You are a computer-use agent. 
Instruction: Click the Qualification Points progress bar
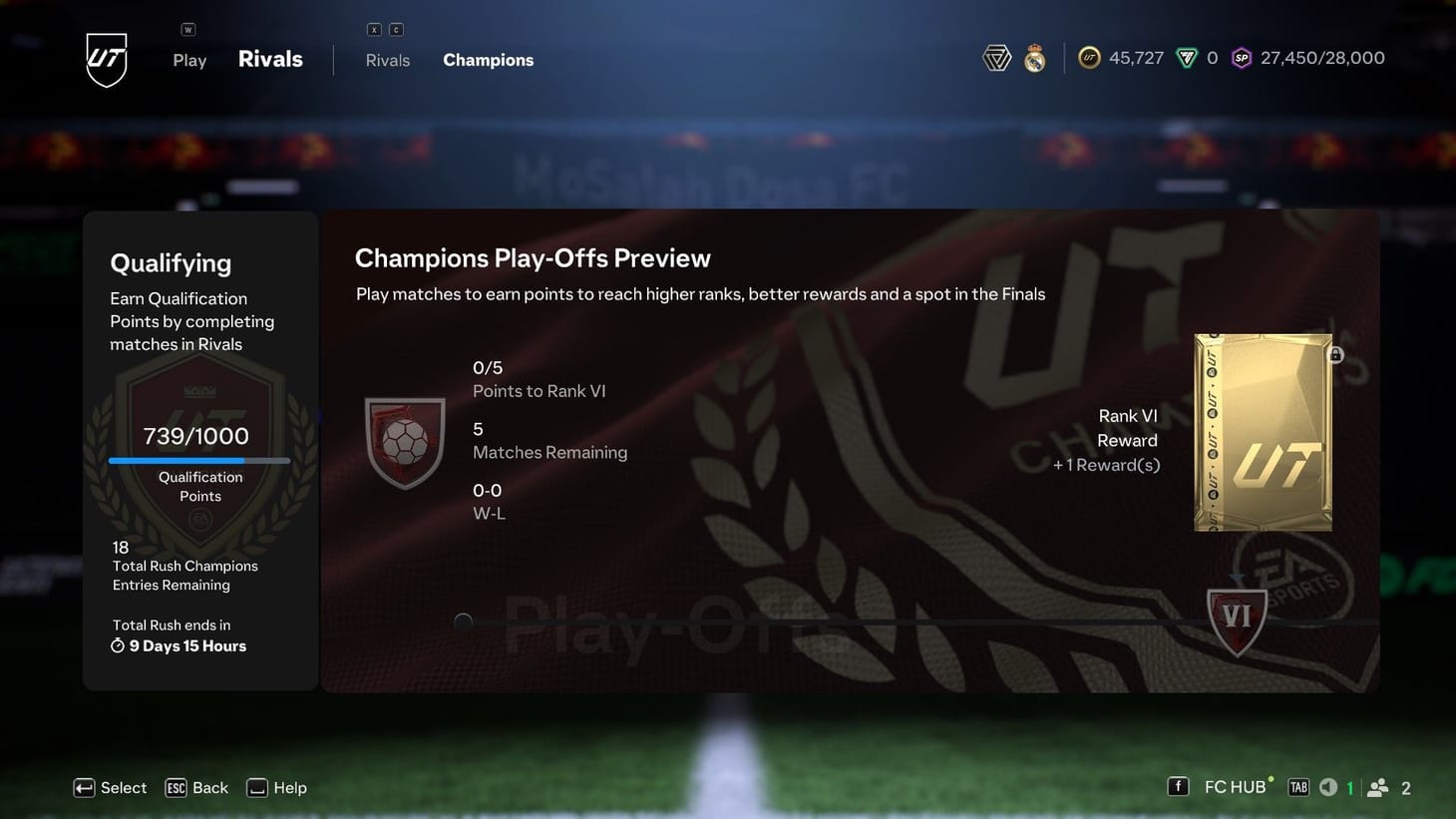tap(199, 460)
